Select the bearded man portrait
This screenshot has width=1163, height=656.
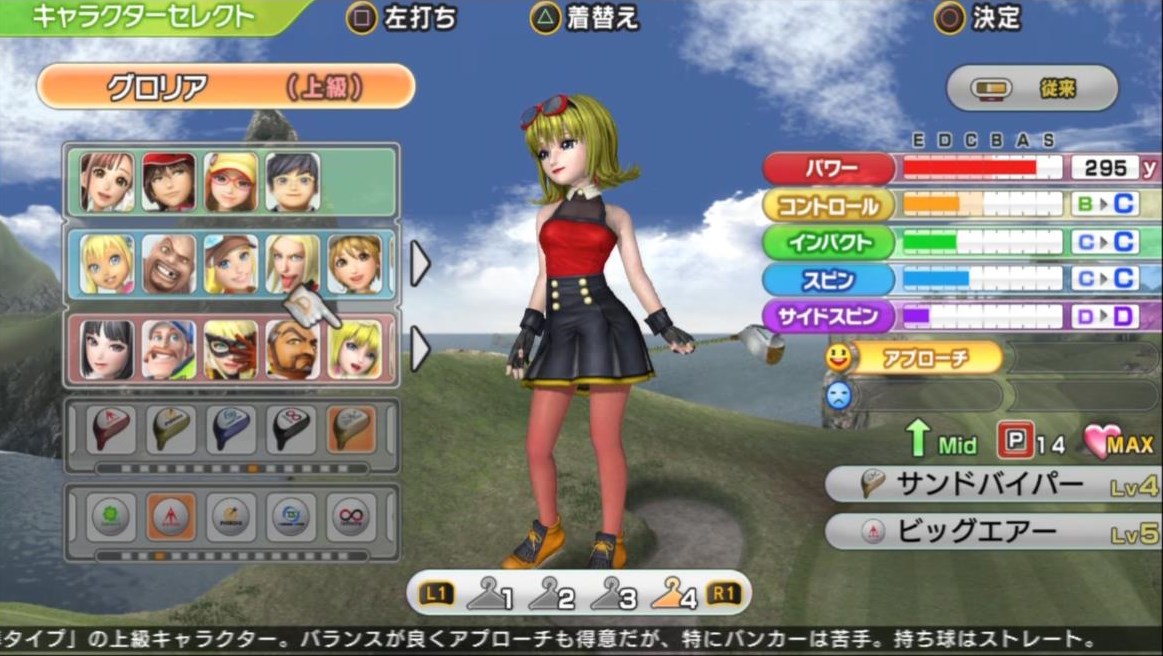pos(292,349)
